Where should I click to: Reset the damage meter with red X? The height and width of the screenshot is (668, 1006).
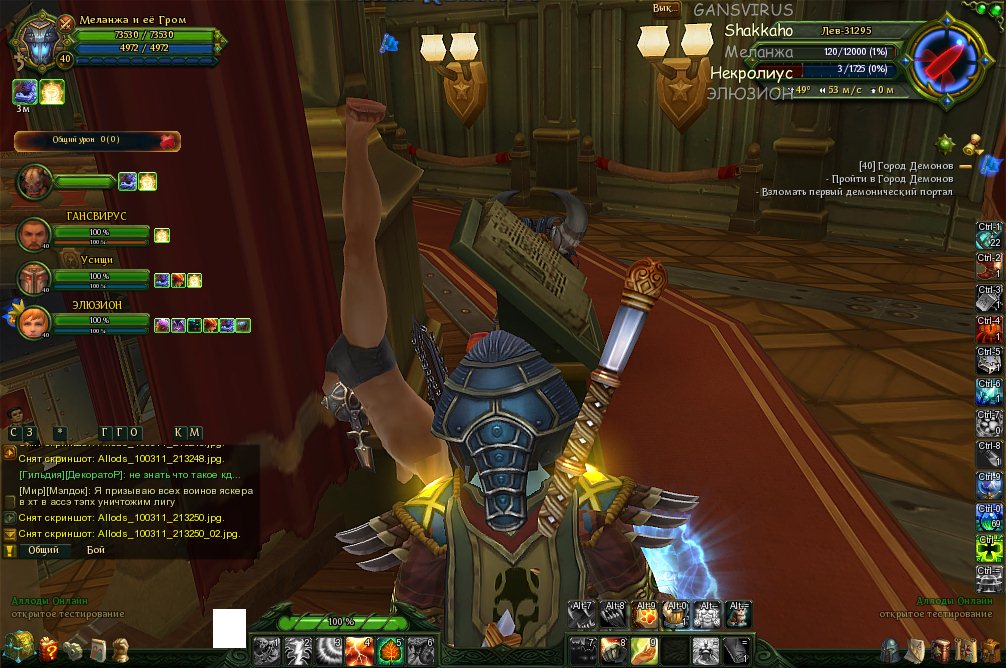coord(167,141)
